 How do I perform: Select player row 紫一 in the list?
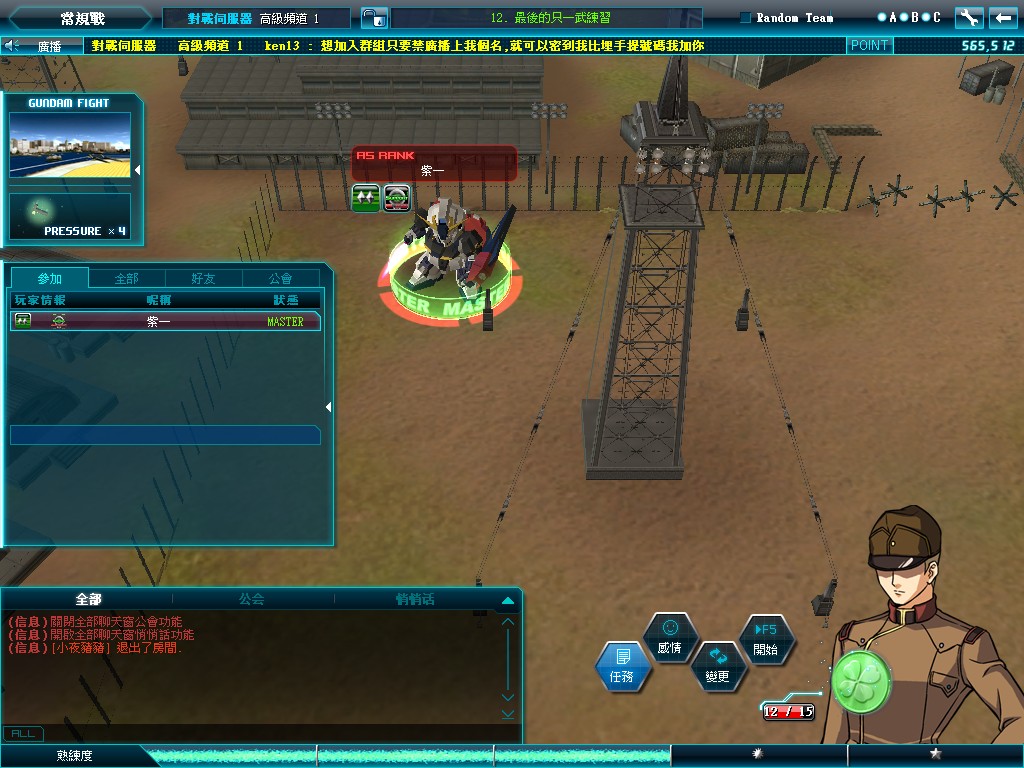[x=165, y=321]
